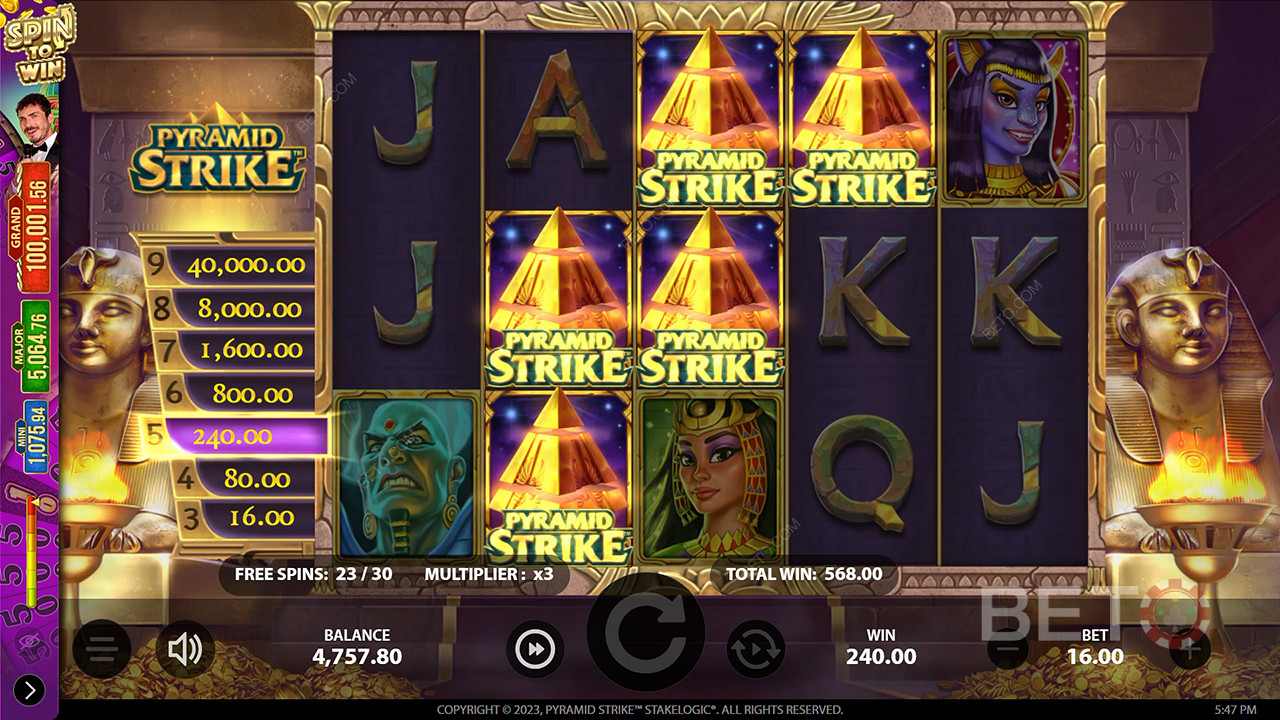
Task: Toggle the sound speaker icon
Action: tap(185, 650)
